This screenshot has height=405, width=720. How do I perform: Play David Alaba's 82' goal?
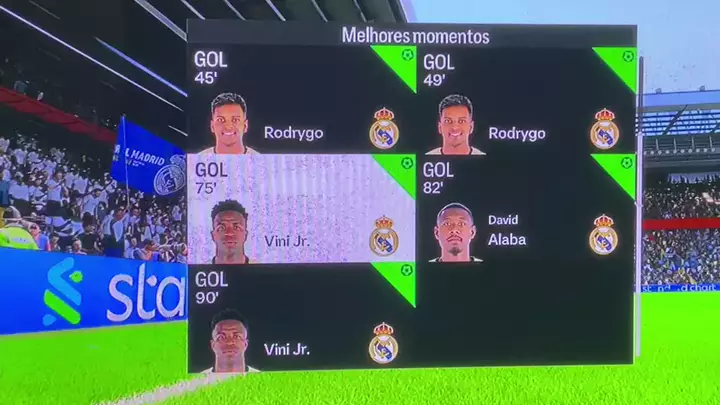527,209
